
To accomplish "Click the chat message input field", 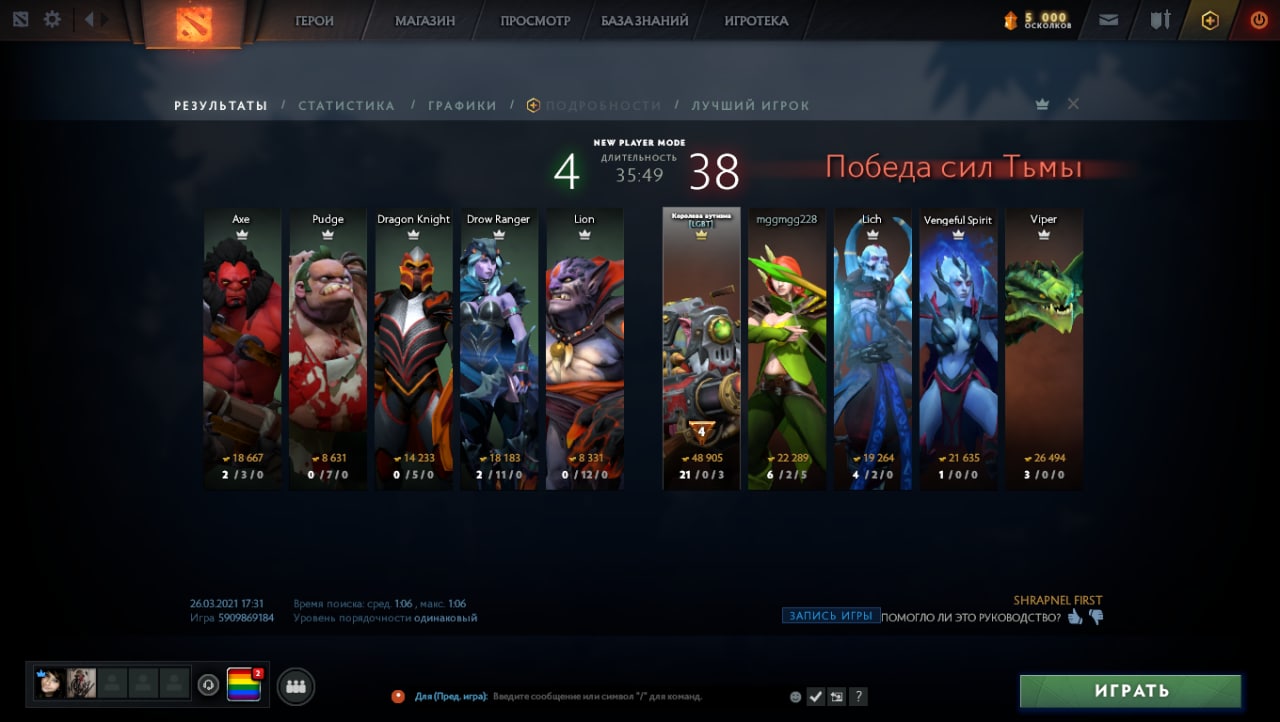I will coord(600,696).
